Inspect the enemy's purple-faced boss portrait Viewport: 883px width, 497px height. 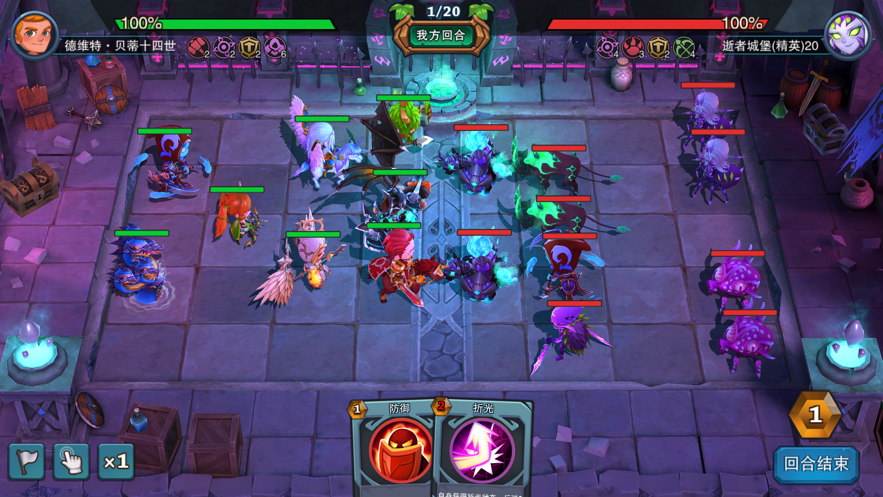click(x=847, y=35)
